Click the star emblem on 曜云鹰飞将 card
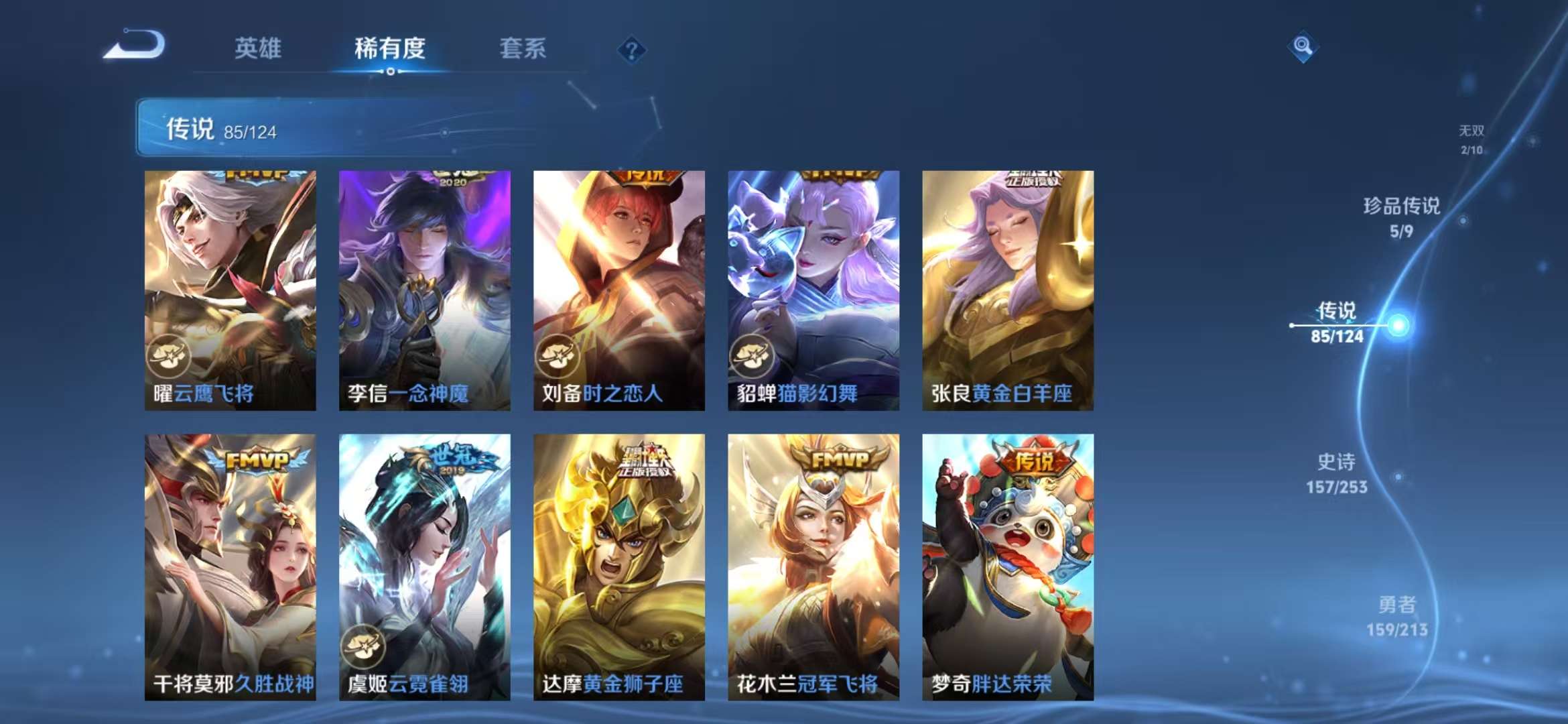 (170, 356)
